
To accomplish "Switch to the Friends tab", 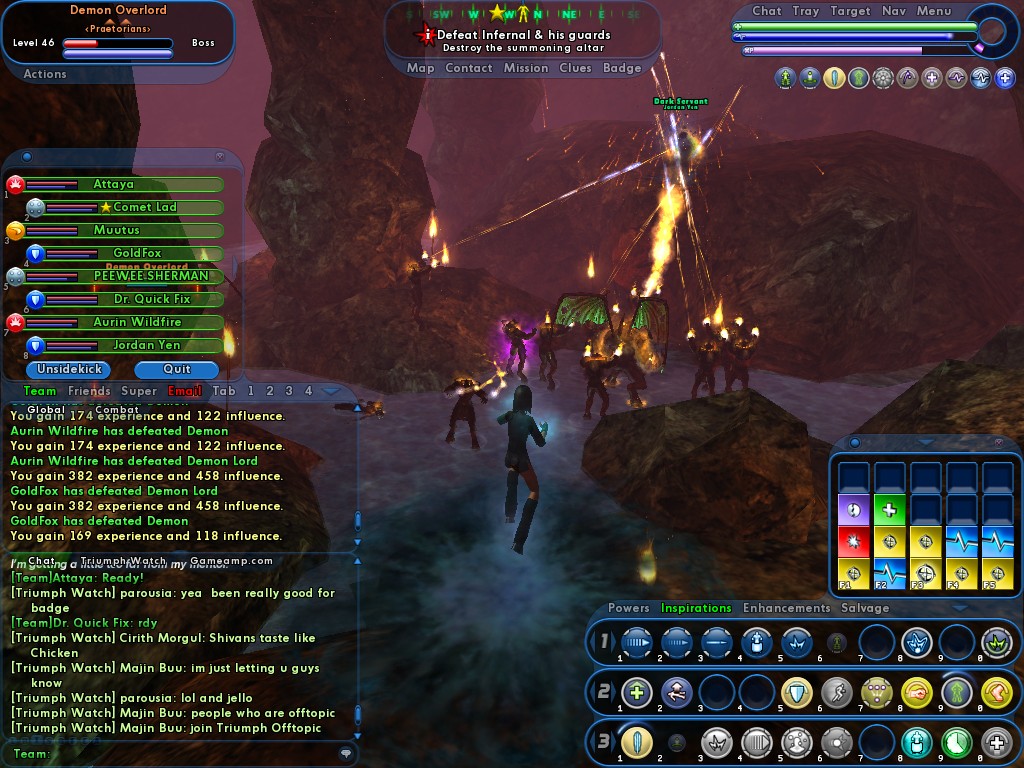I will pyautogui.click(x=89, y=391).
